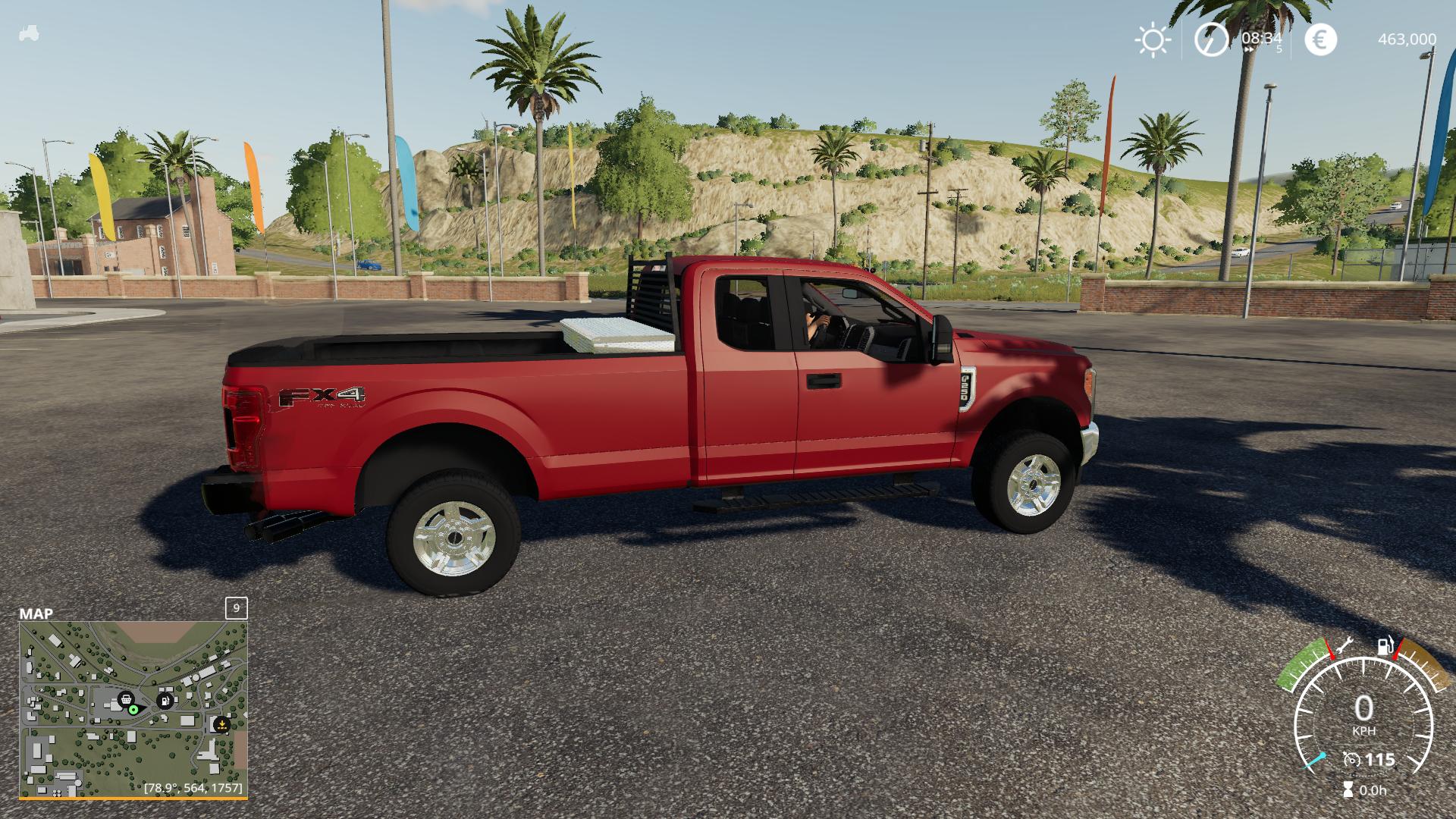Click the cruise control speed icon
Viewport: 1456px width, 819px height.
(1351, 759)
